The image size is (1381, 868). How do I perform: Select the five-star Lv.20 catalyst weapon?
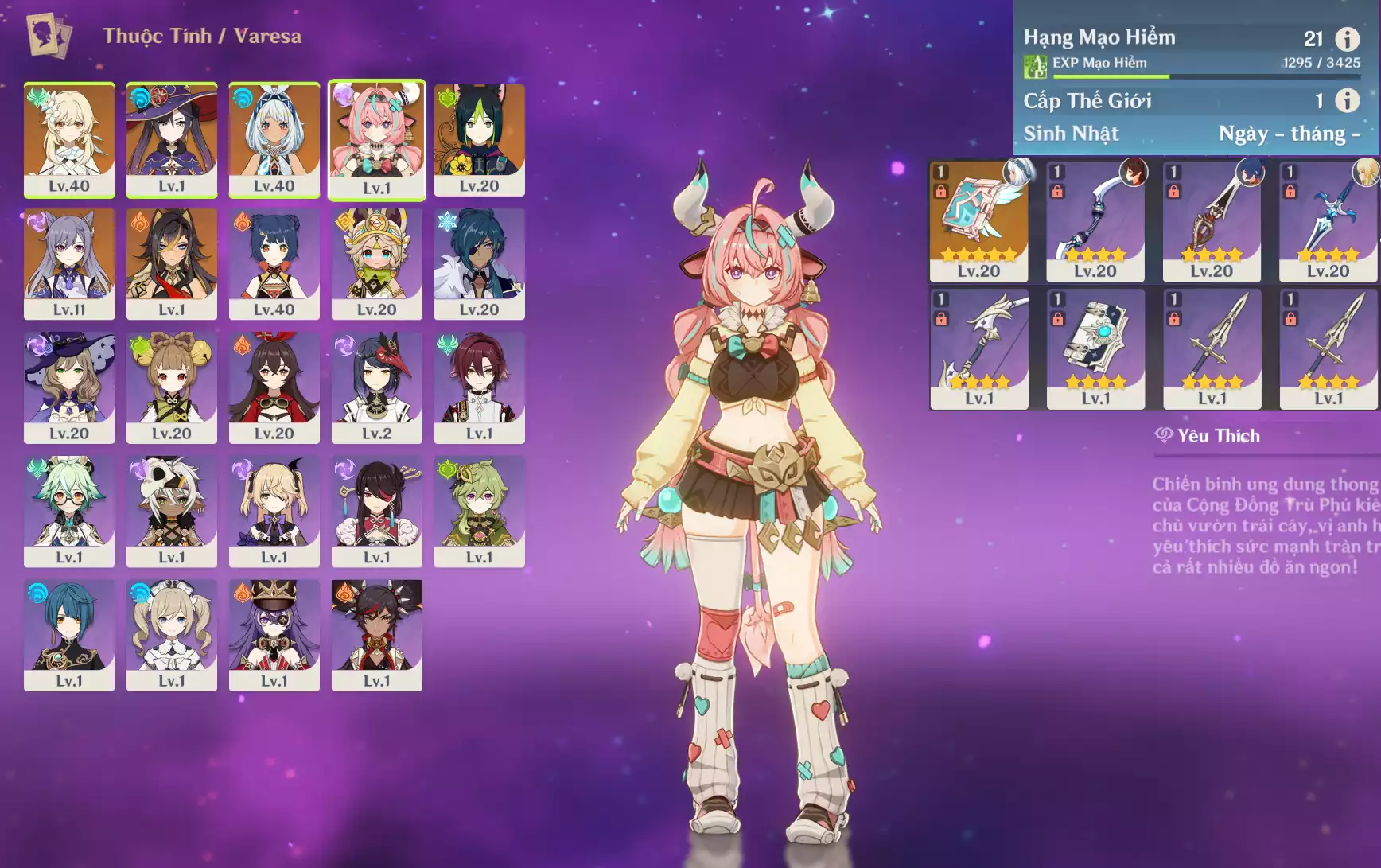click(978, 221)
